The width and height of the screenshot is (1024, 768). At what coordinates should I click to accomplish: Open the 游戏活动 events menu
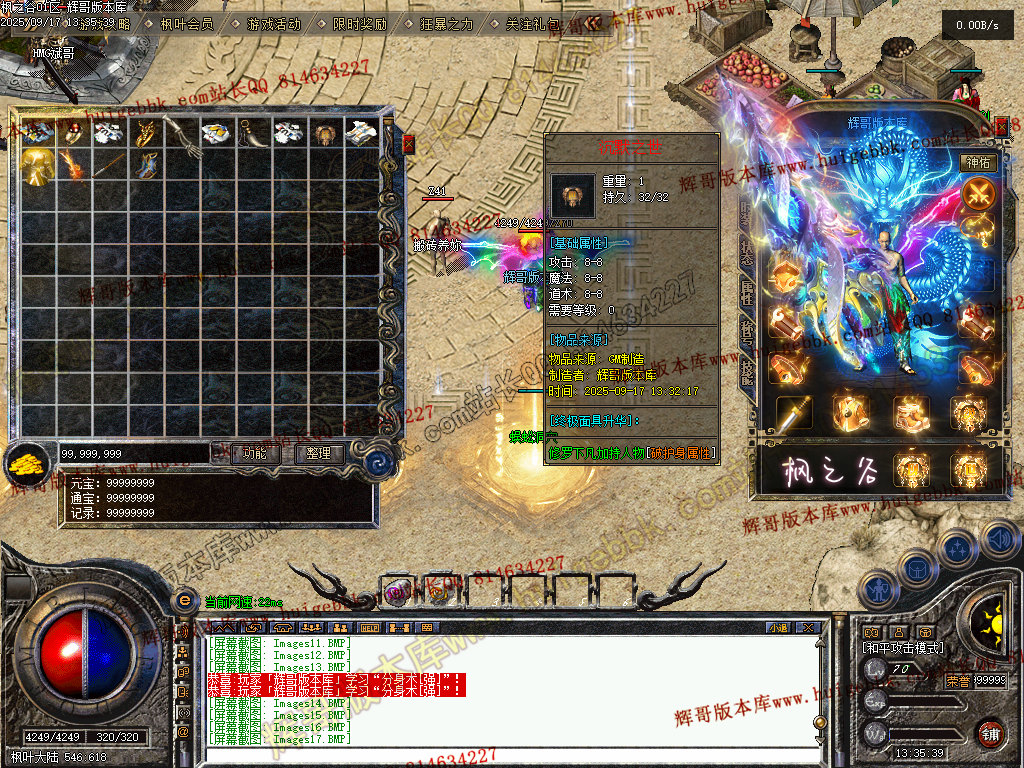tap(273, 24)
